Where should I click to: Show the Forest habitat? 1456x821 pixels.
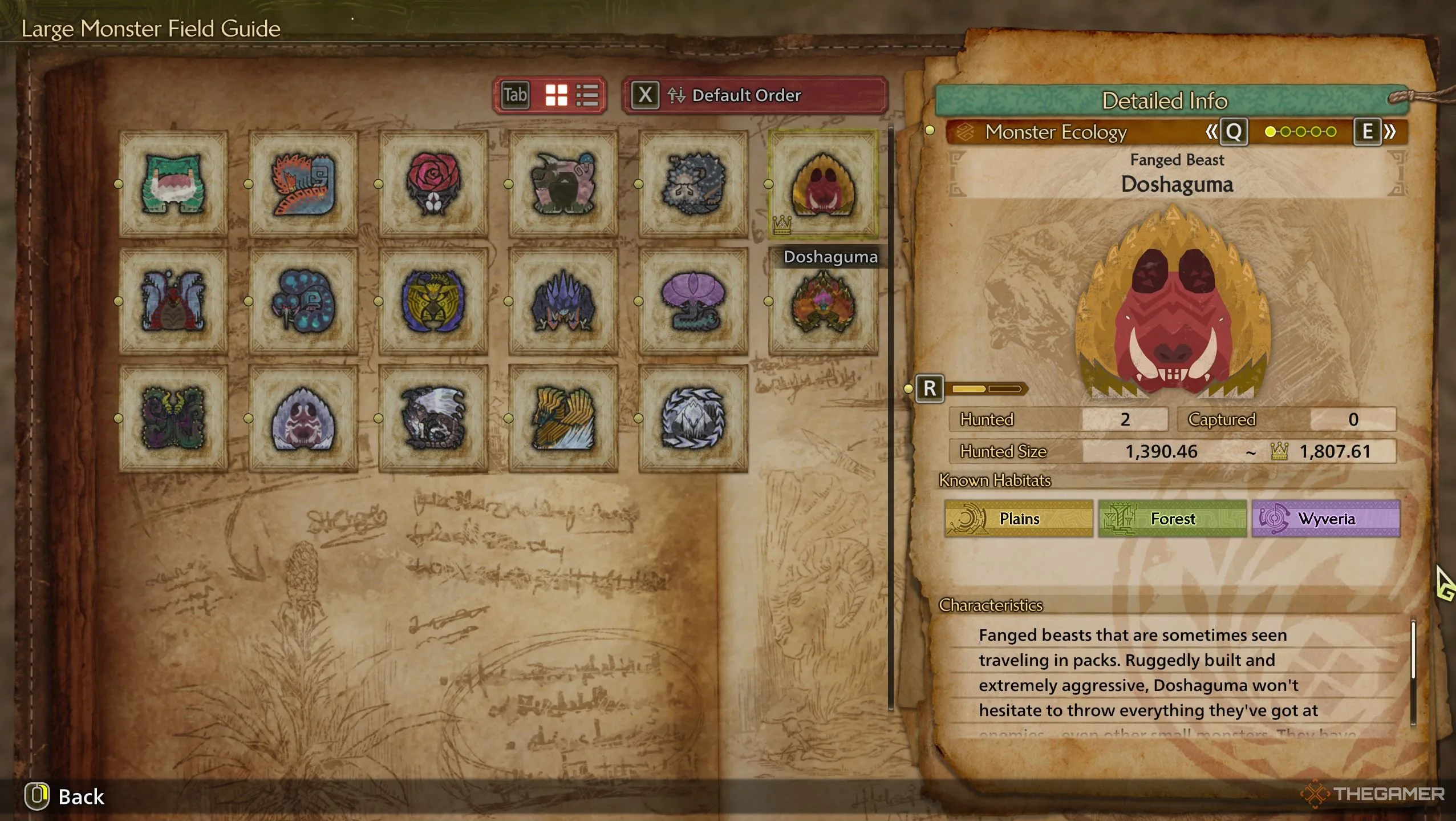coord(1172,519)
